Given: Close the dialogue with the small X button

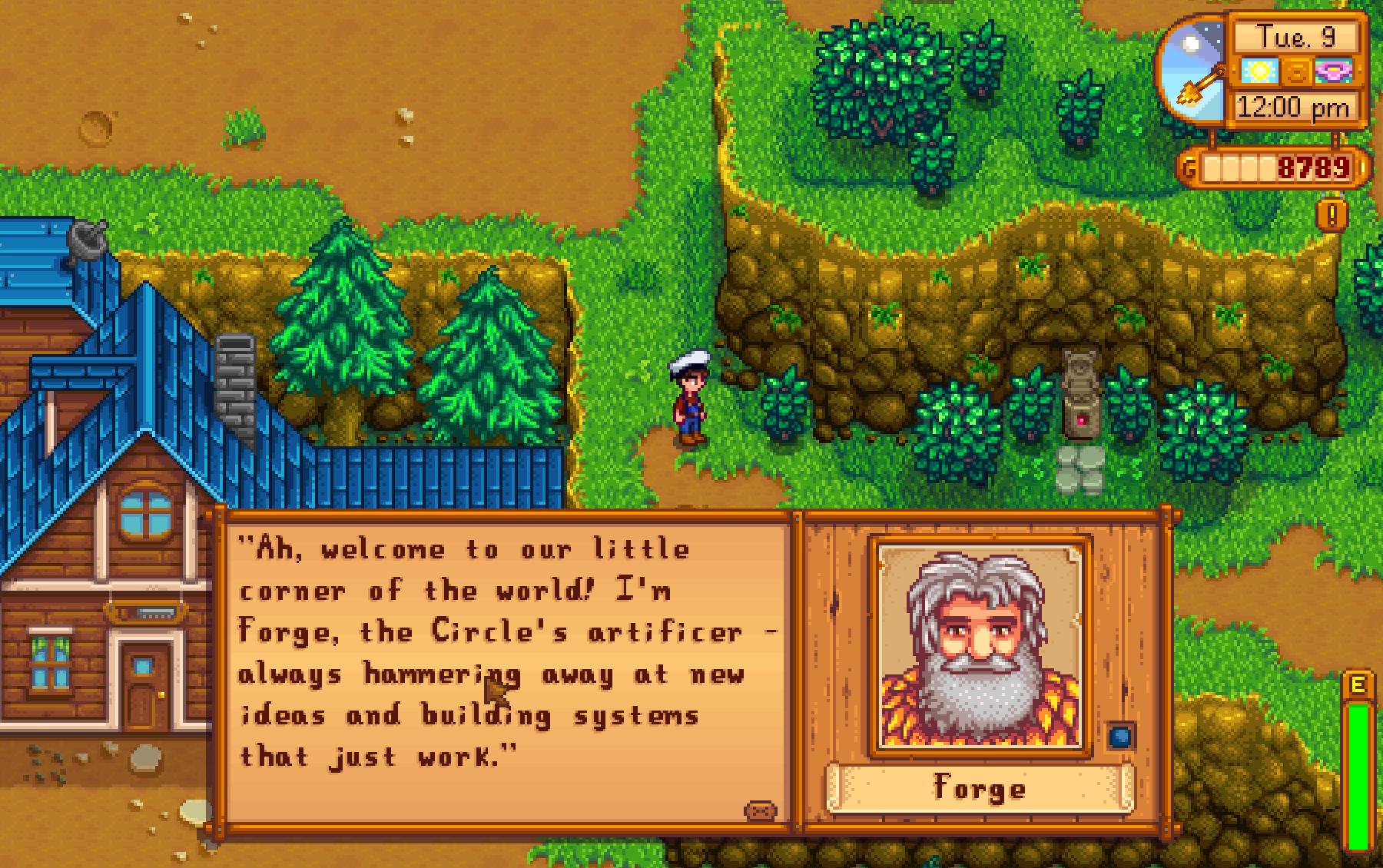Looking at the screenshot, I should click(x=760, y=810).
